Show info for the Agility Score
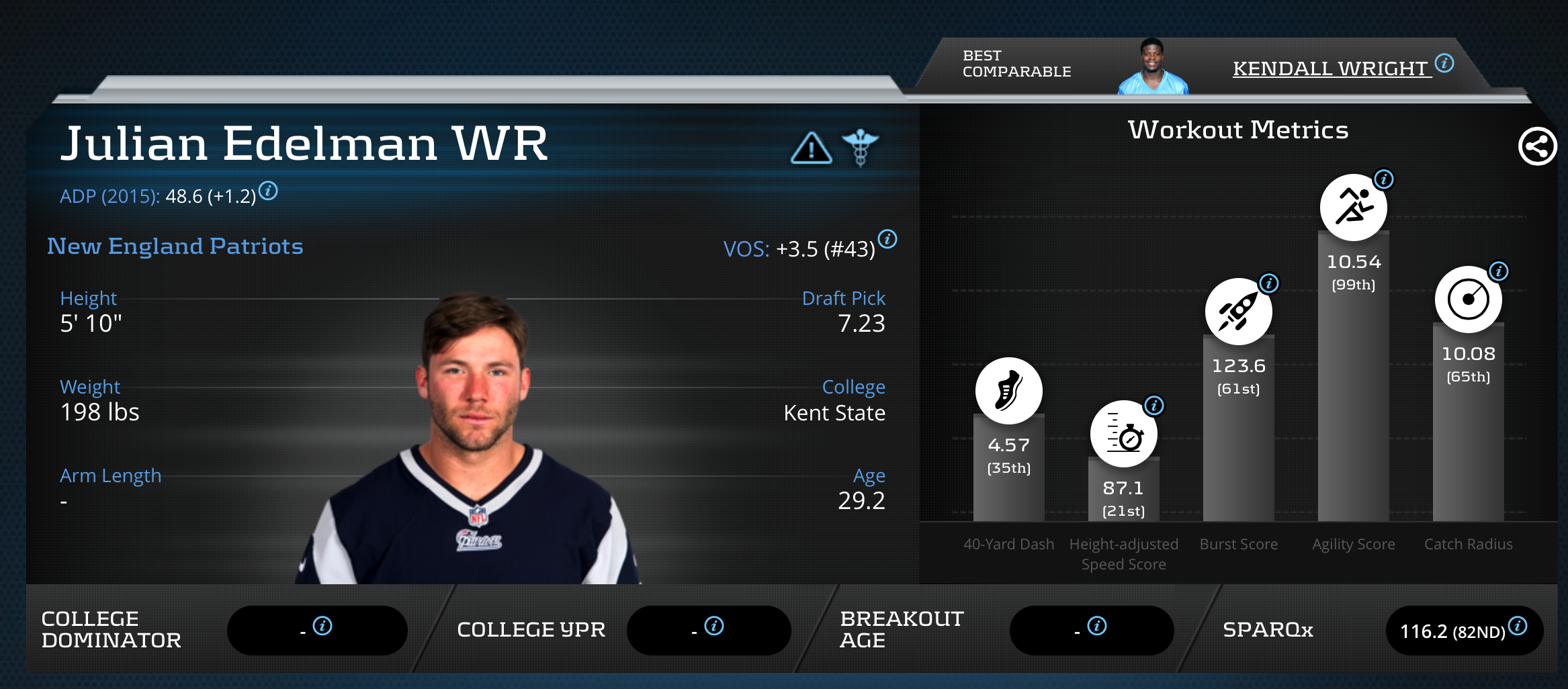Image resolution: width=1568 pixels, height=689 pixels. pos(1384,179)
